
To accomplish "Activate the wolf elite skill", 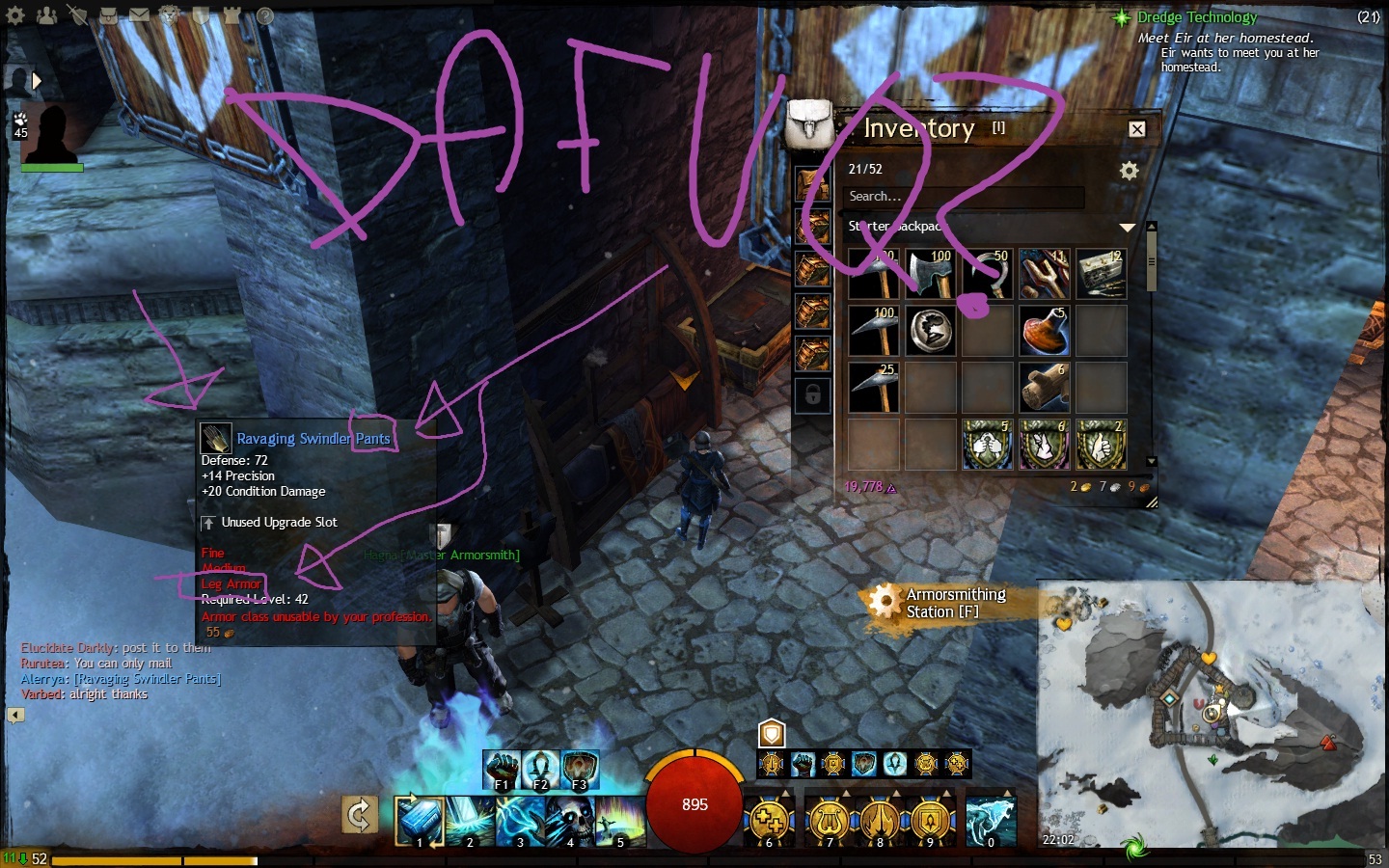I will 991,820.
